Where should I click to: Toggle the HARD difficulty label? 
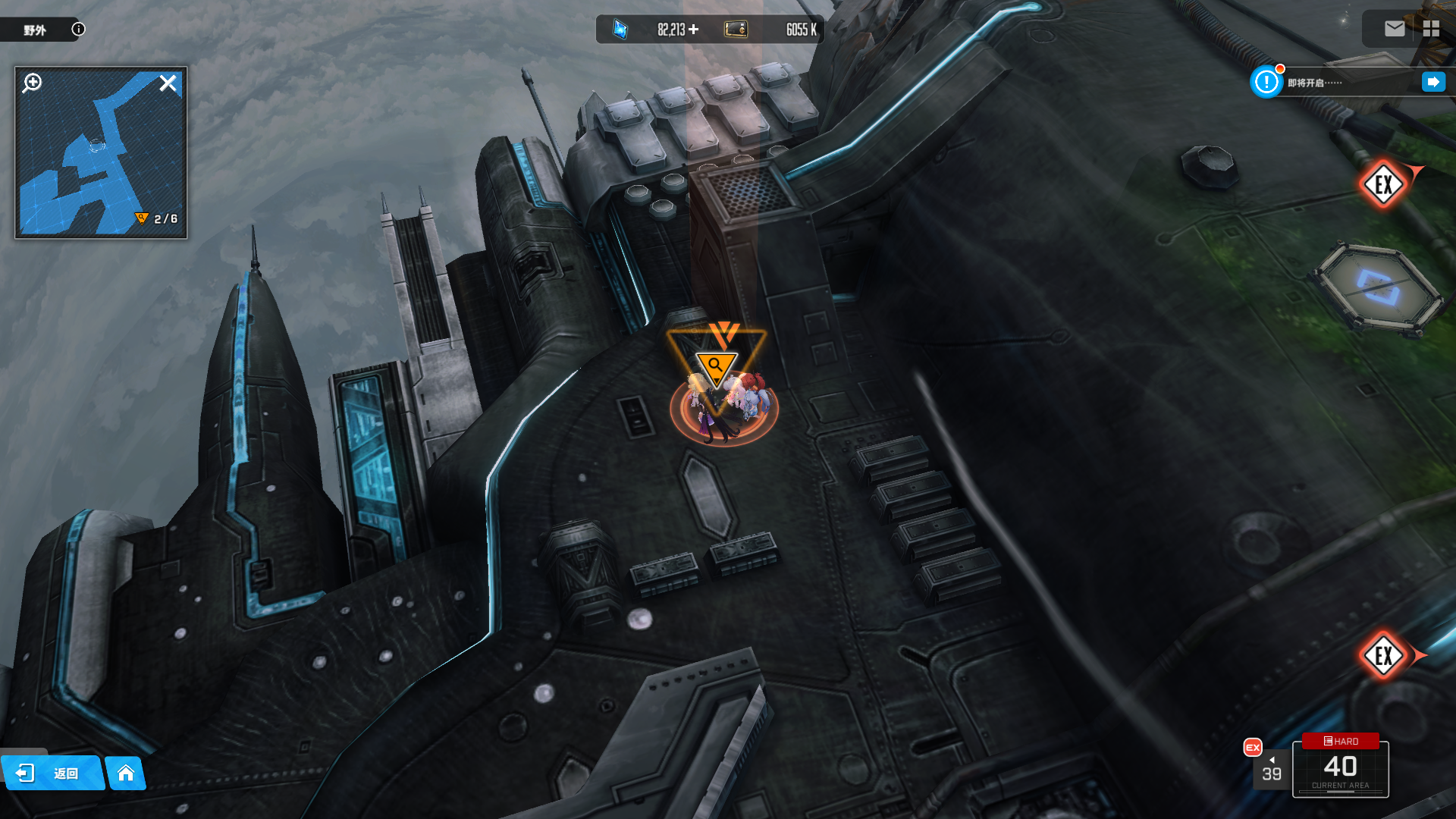(1340, 741)
